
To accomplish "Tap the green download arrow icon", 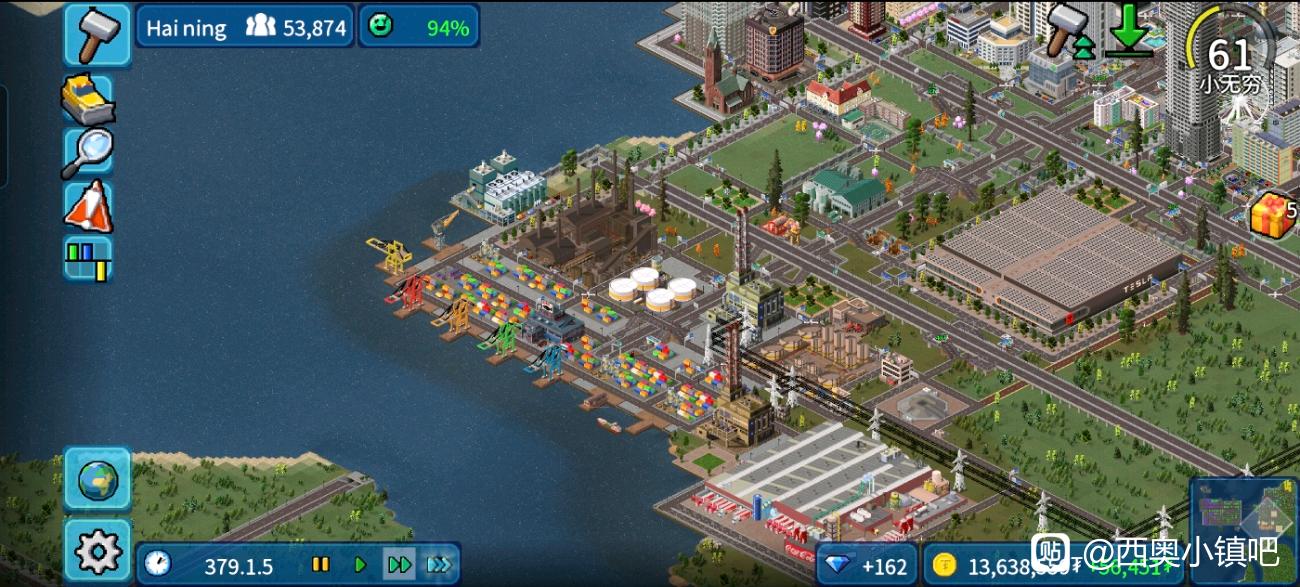I will (1129, 30).
